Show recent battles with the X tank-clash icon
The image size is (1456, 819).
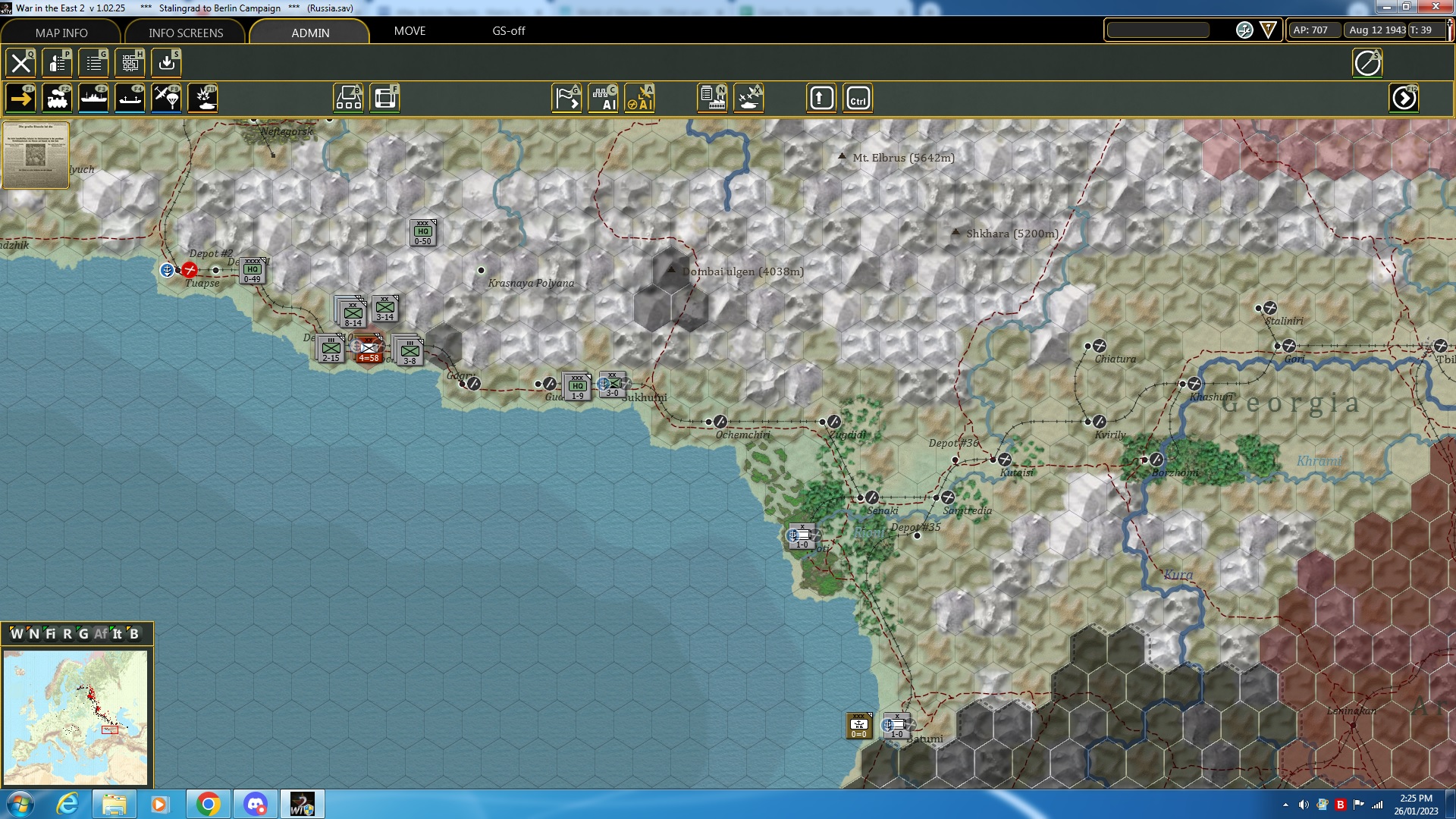tap(749, 97)
